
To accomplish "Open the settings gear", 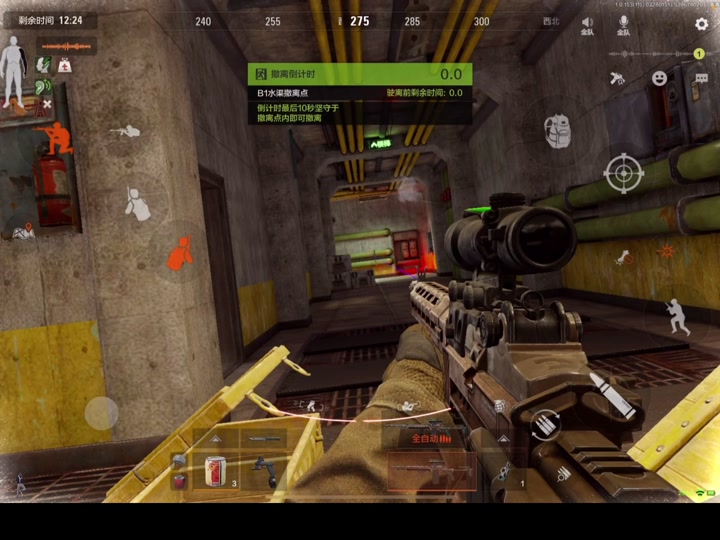I will tap(701, 24).
